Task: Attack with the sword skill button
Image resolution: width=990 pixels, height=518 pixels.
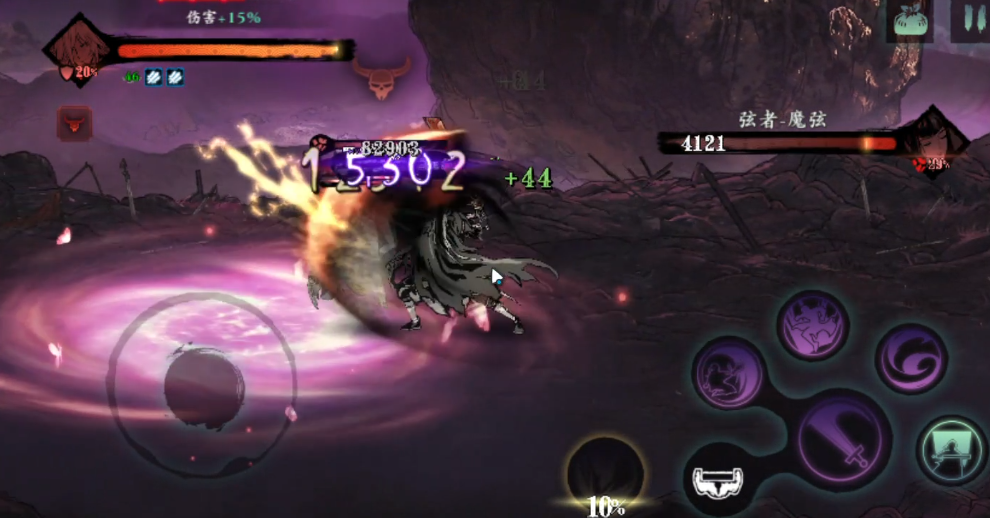Action: coord(845,438)
